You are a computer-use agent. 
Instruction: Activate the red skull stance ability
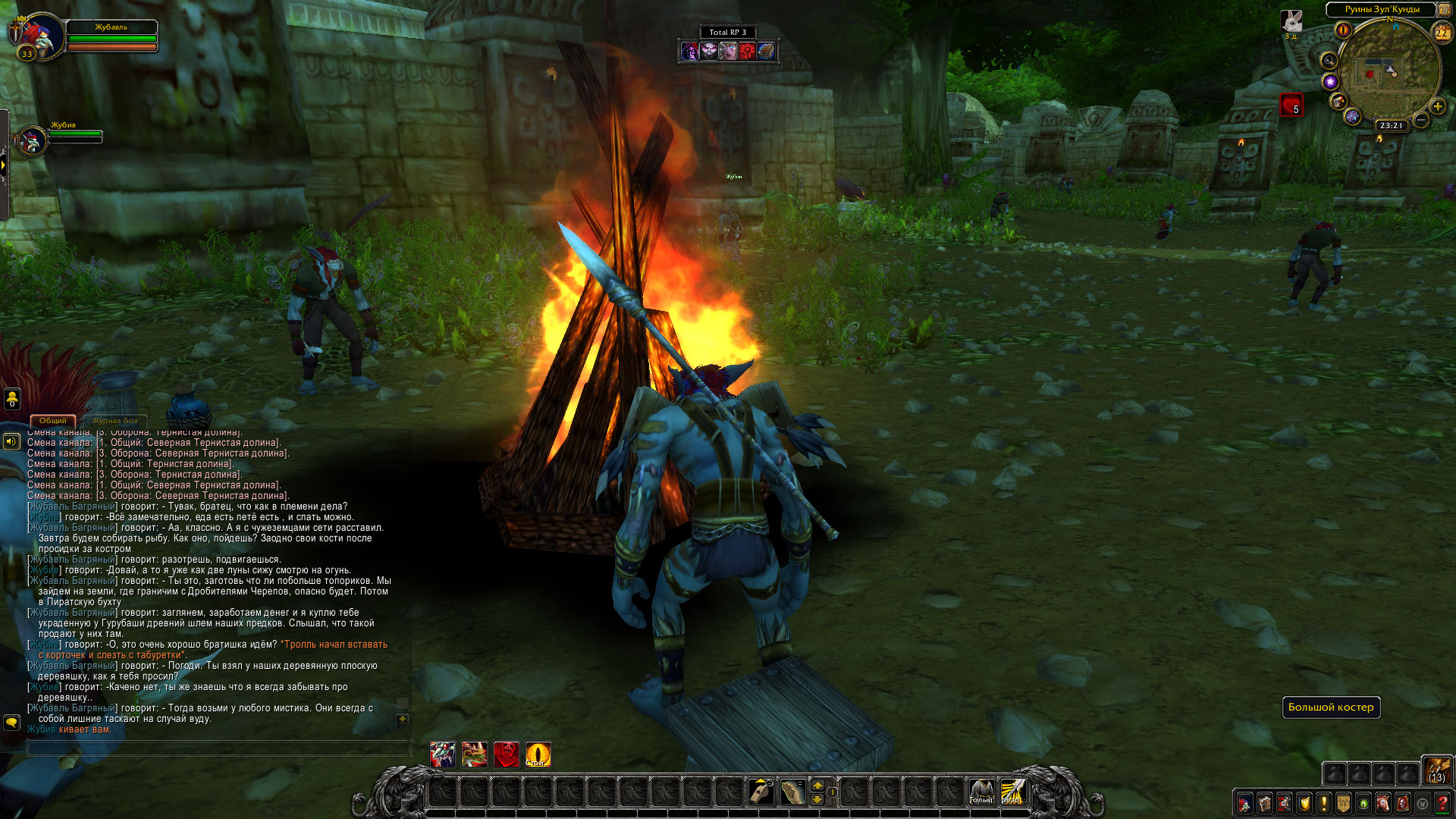[x=506, y=755]
